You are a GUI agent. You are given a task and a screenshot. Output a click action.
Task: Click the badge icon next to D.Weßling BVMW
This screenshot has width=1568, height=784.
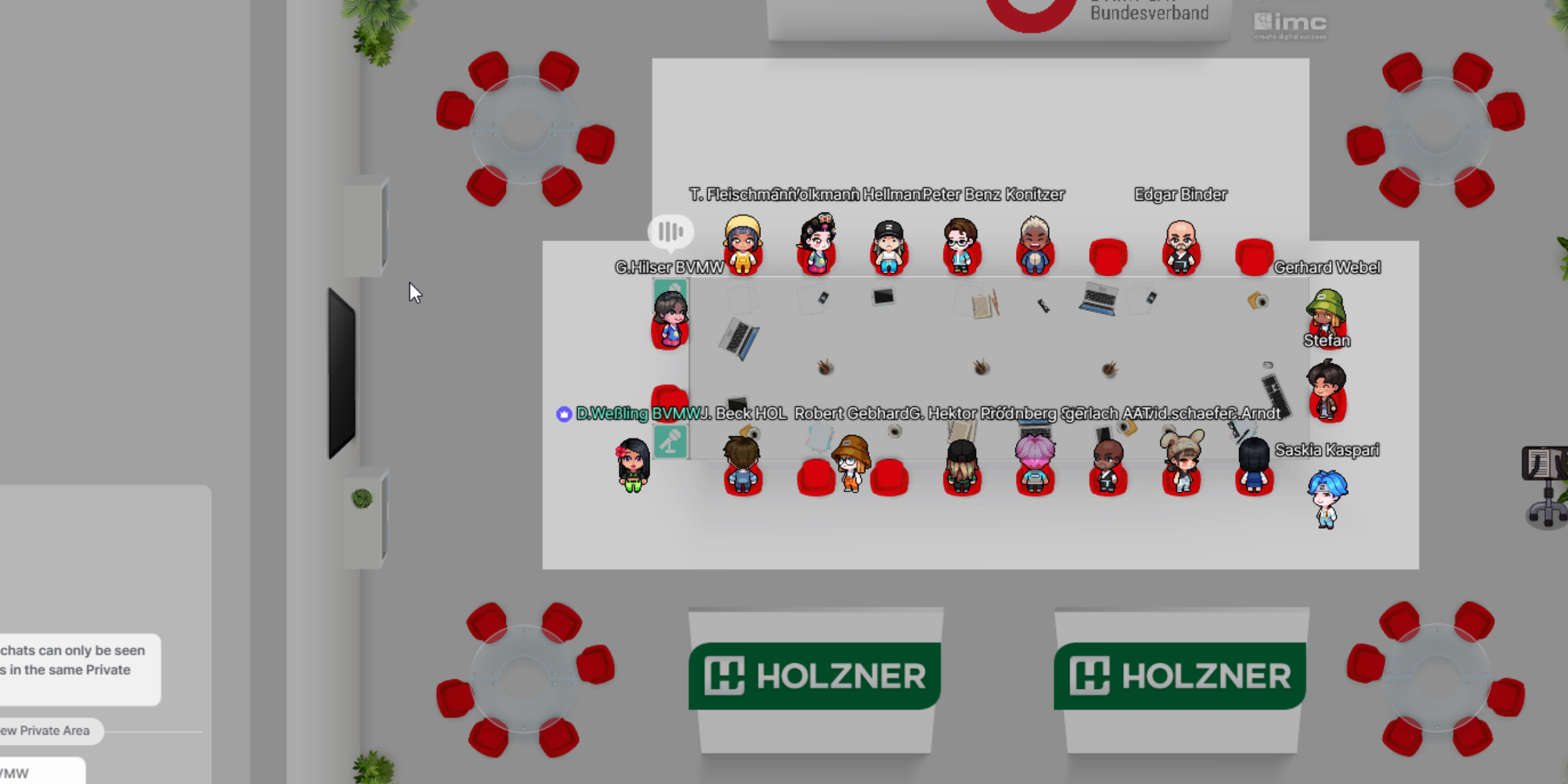[x=563, y=413]
